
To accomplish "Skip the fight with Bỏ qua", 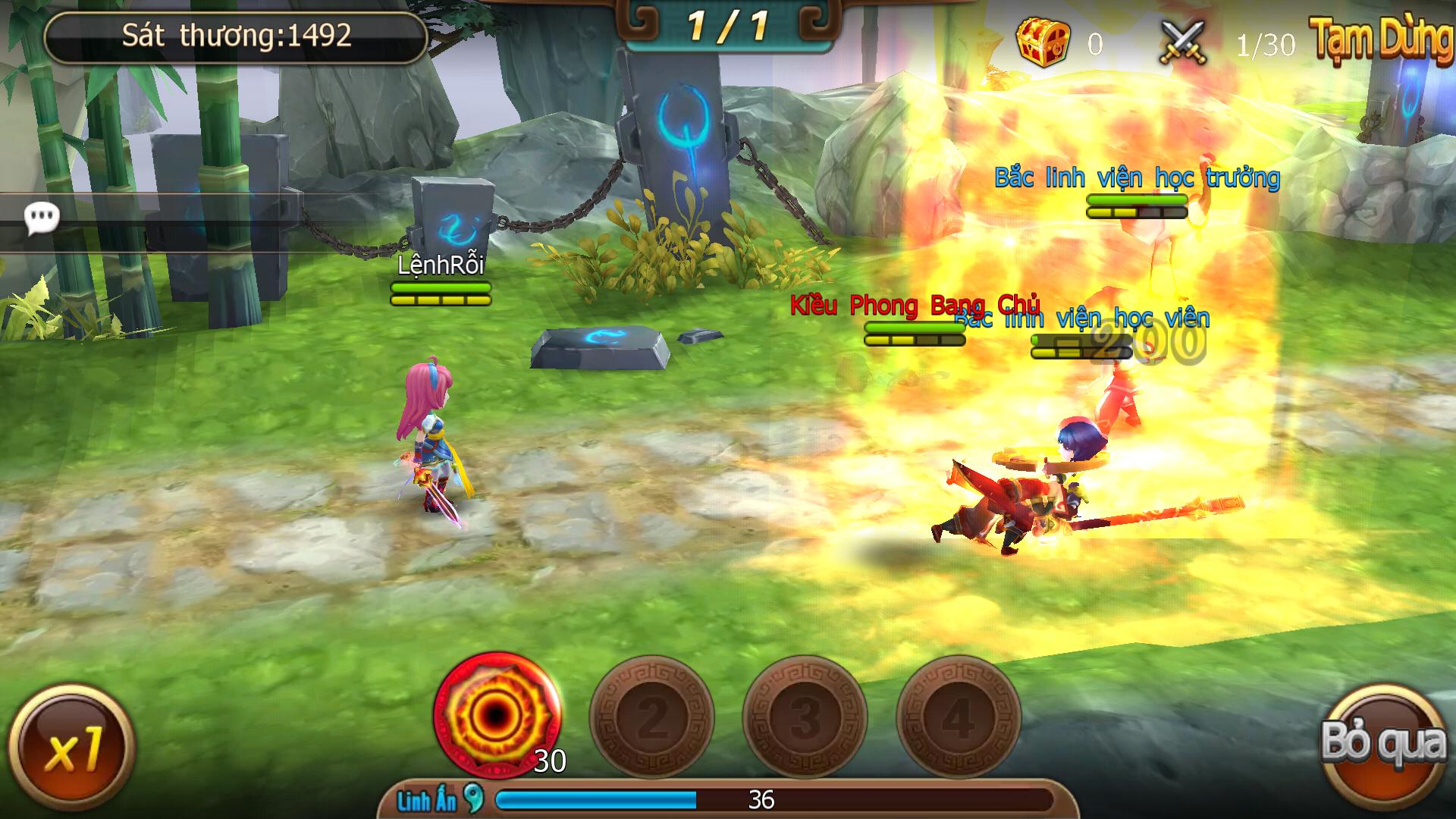I will pos(1383,743).
